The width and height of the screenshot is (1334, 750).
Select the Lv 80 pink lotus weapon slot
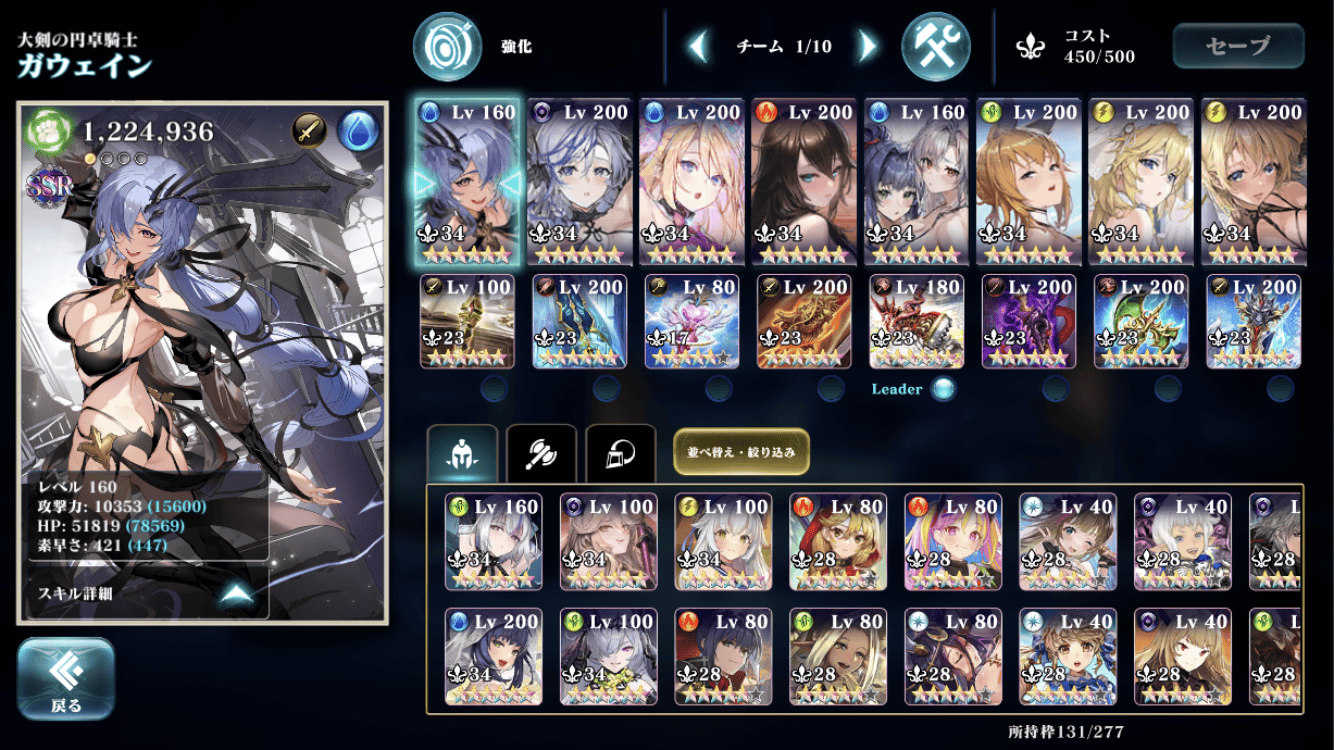(x=691, y=321)
